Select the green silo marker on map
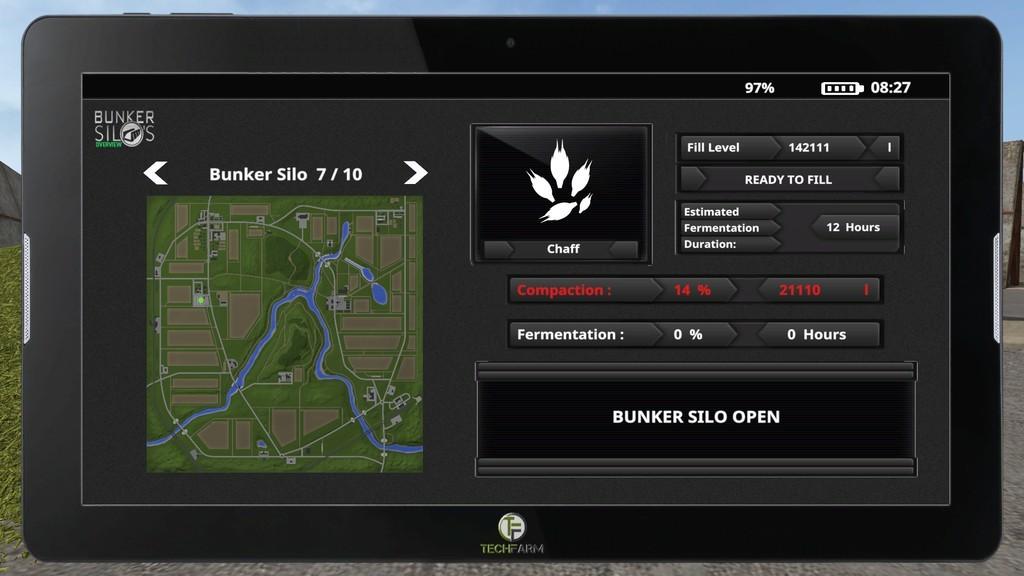1024x576 pixels. pos(201,299)
